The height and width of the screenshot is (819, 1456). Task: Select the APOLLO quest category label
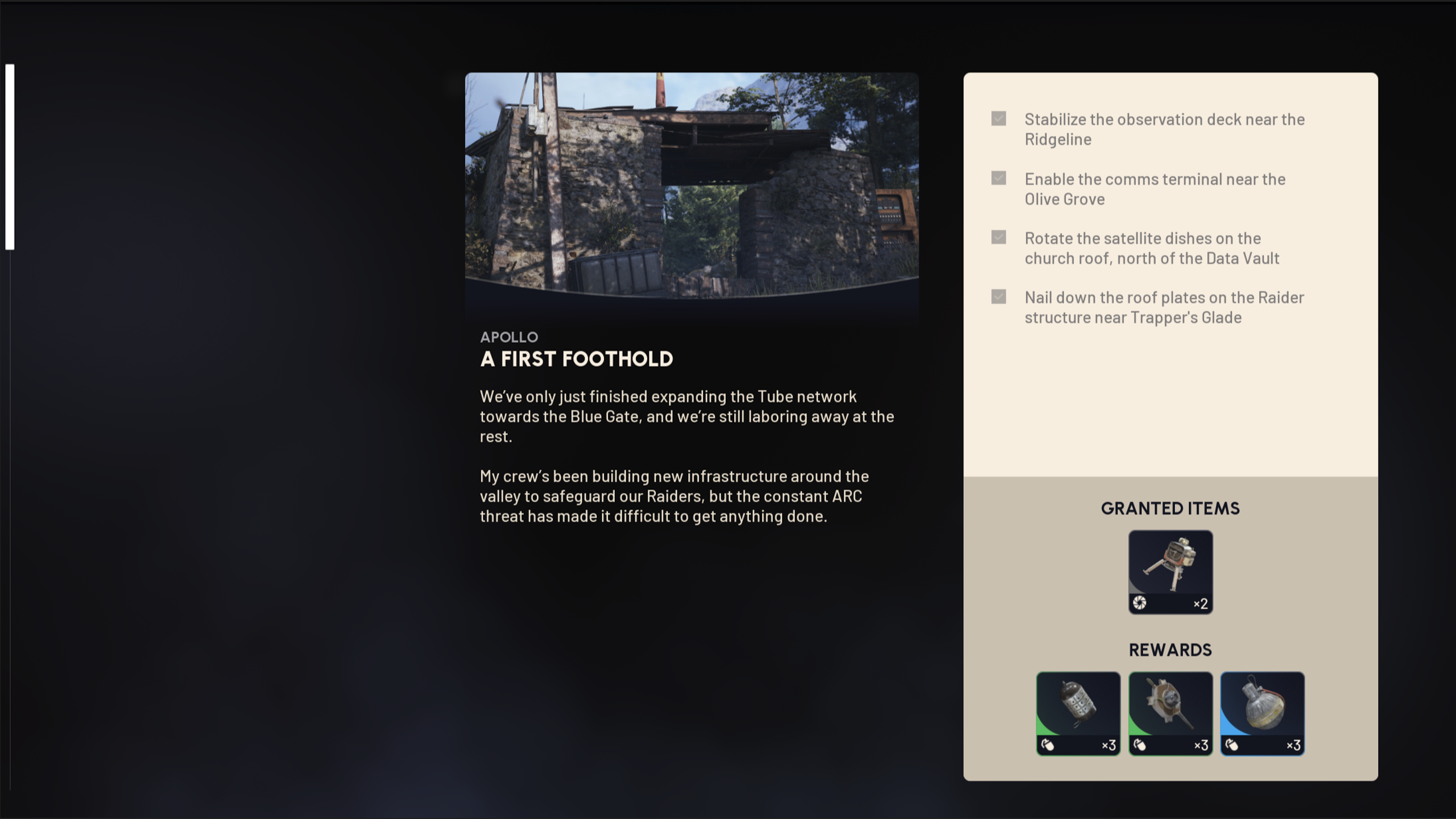tap(509, 337)
